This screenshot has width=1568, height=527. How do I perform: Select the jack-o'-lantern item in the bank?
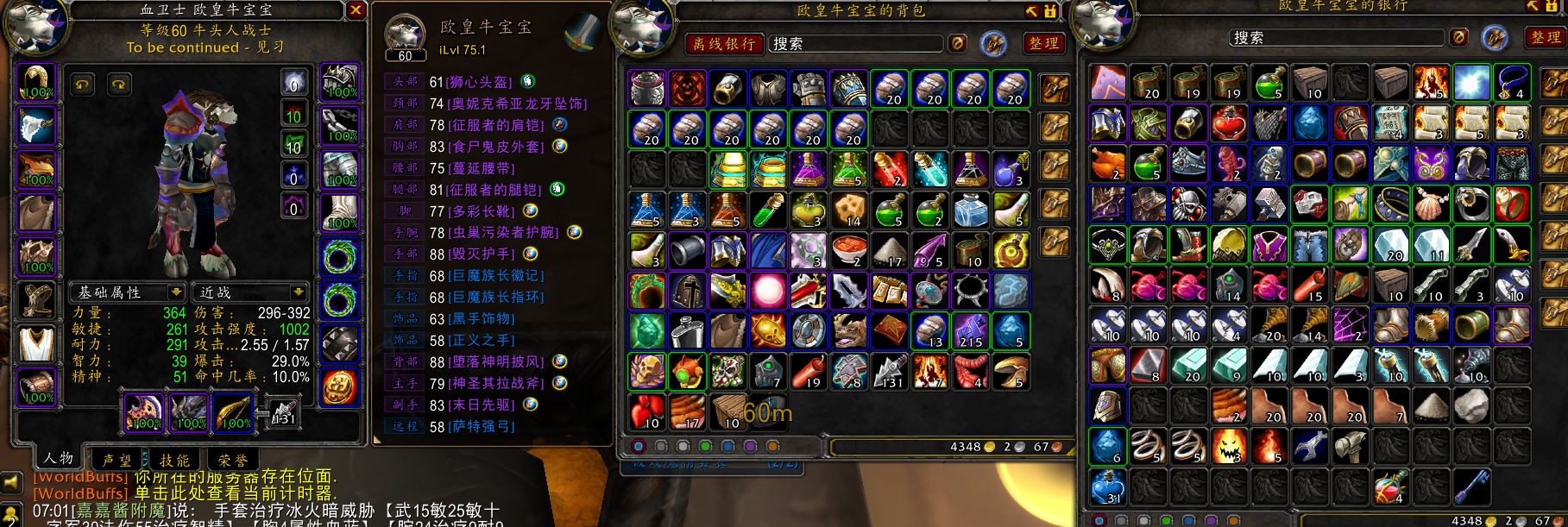point(1229,446)
